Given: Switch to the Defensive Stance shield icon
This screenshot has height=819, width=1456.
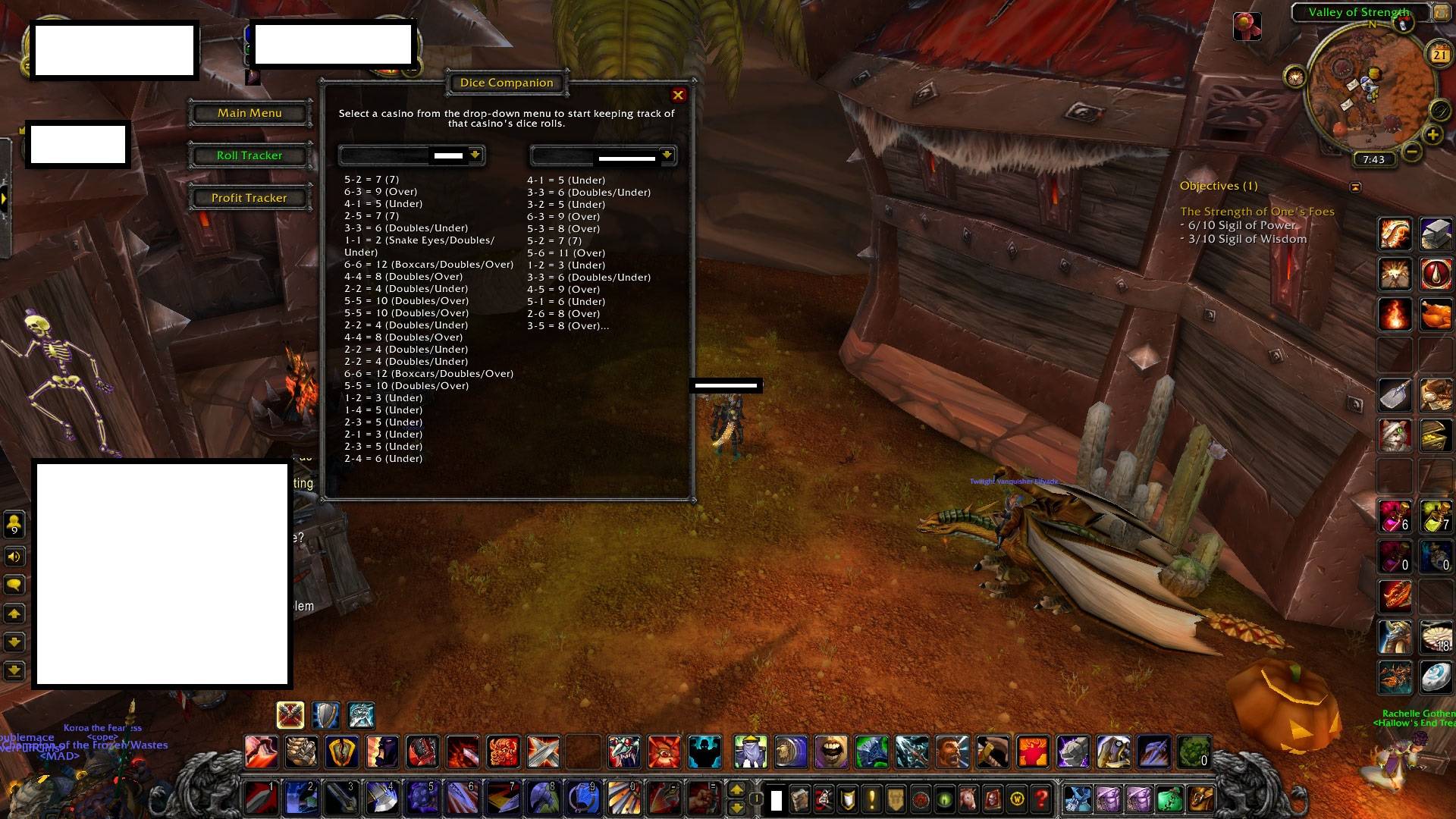Looking at the screenshot, I should pyautogui.click(x=326, y=714).
